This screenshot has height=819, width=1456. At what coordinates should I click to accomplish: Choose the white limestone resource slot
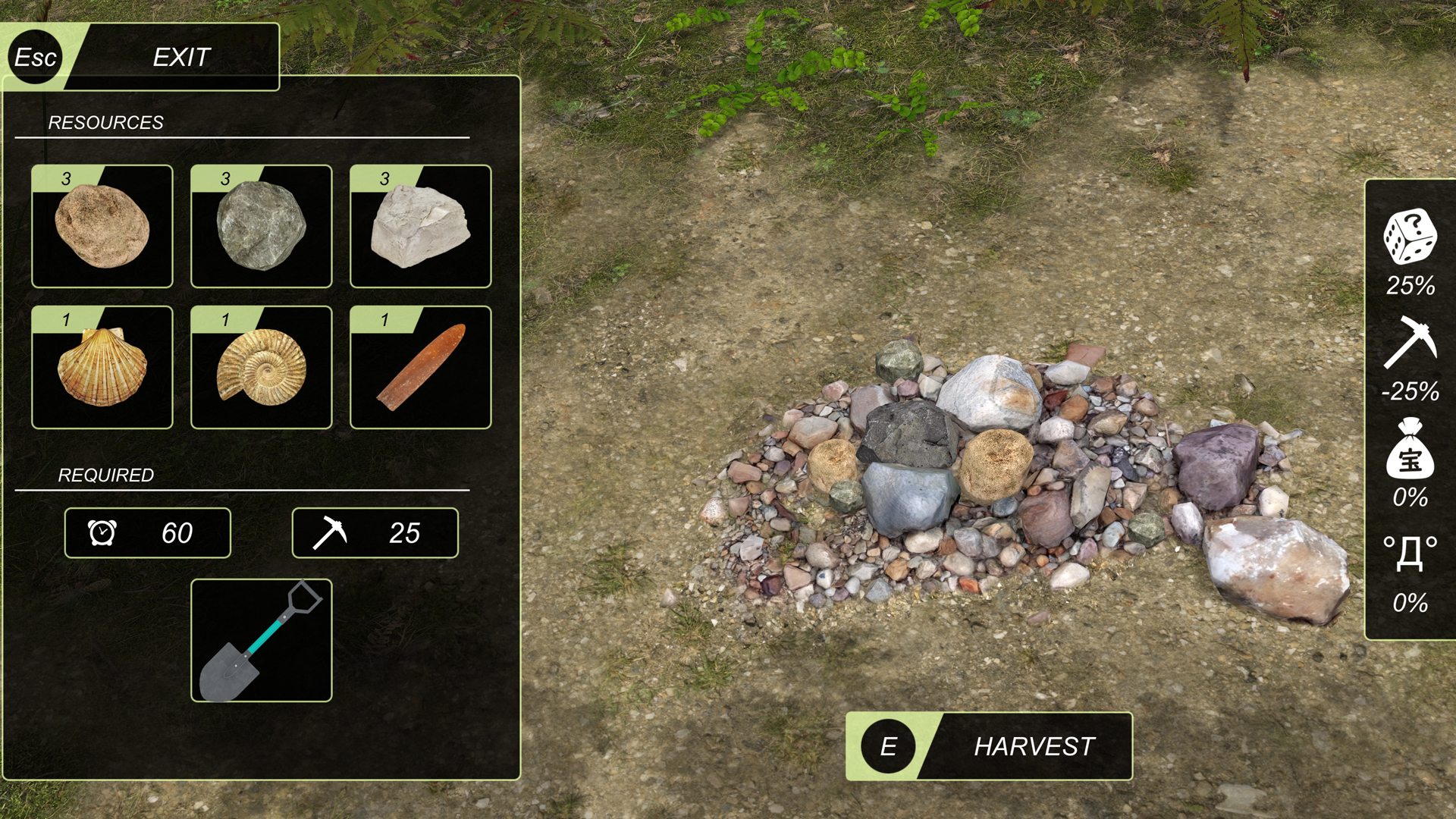pos(421,226)
